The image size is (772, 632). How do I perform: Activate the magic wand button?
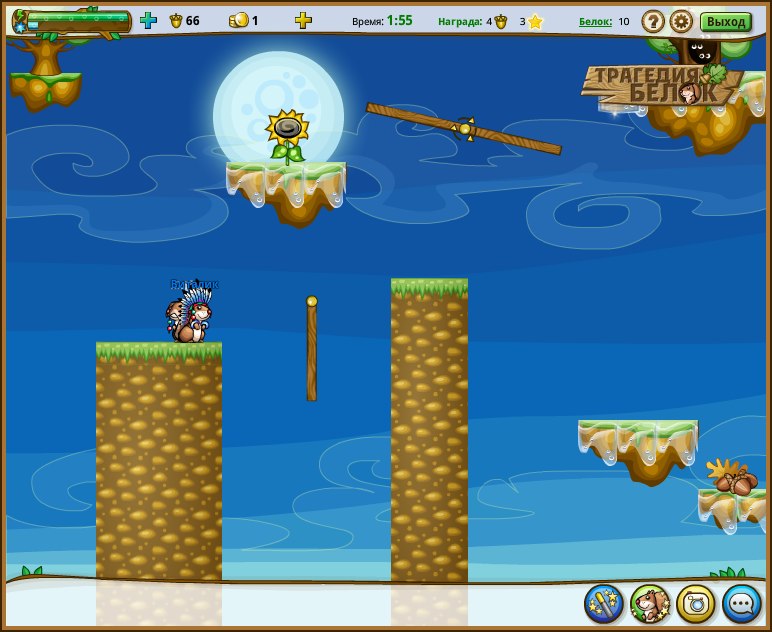click(x=604, y=603)
